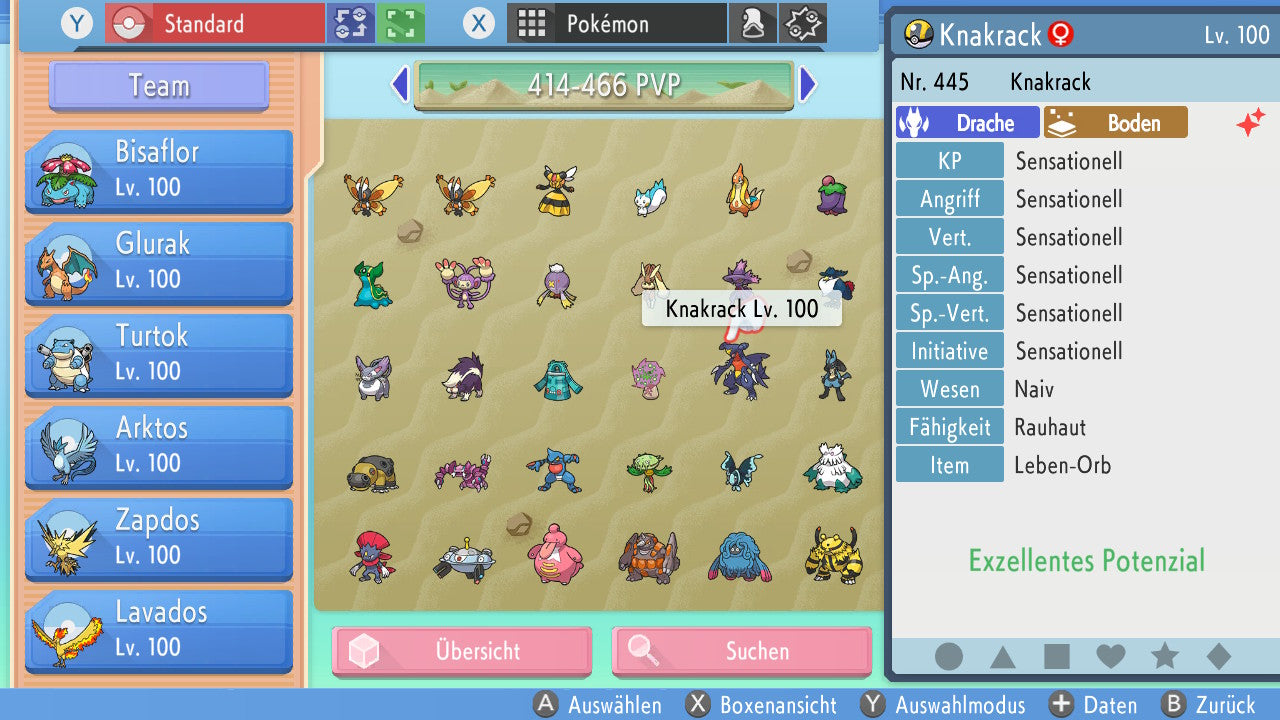This screenshot has height=720, width=1280.
Task: Open the Standard box mode dropdown
Action: point(213,23)
